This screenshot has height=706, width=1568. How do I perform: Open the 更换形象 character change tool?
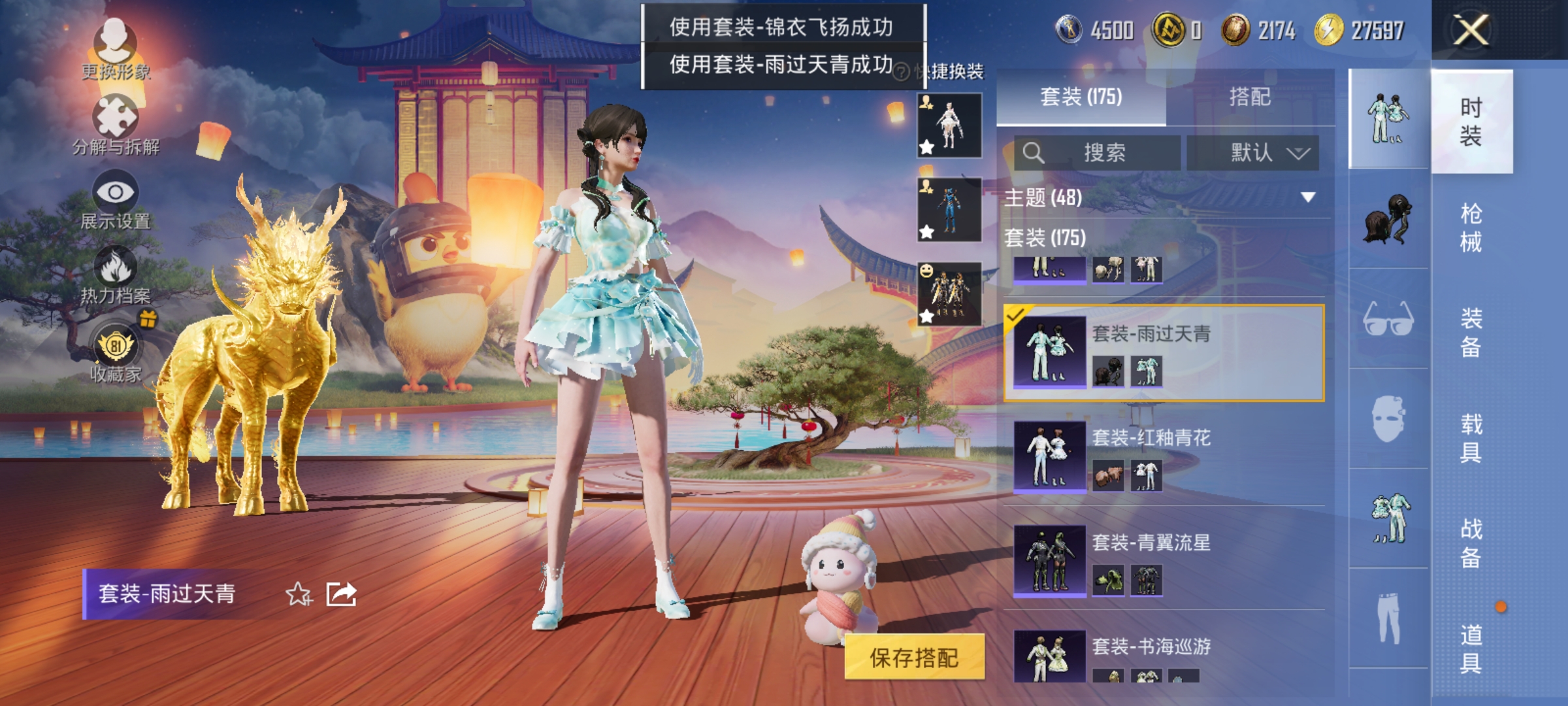click(x=116, y=46)
